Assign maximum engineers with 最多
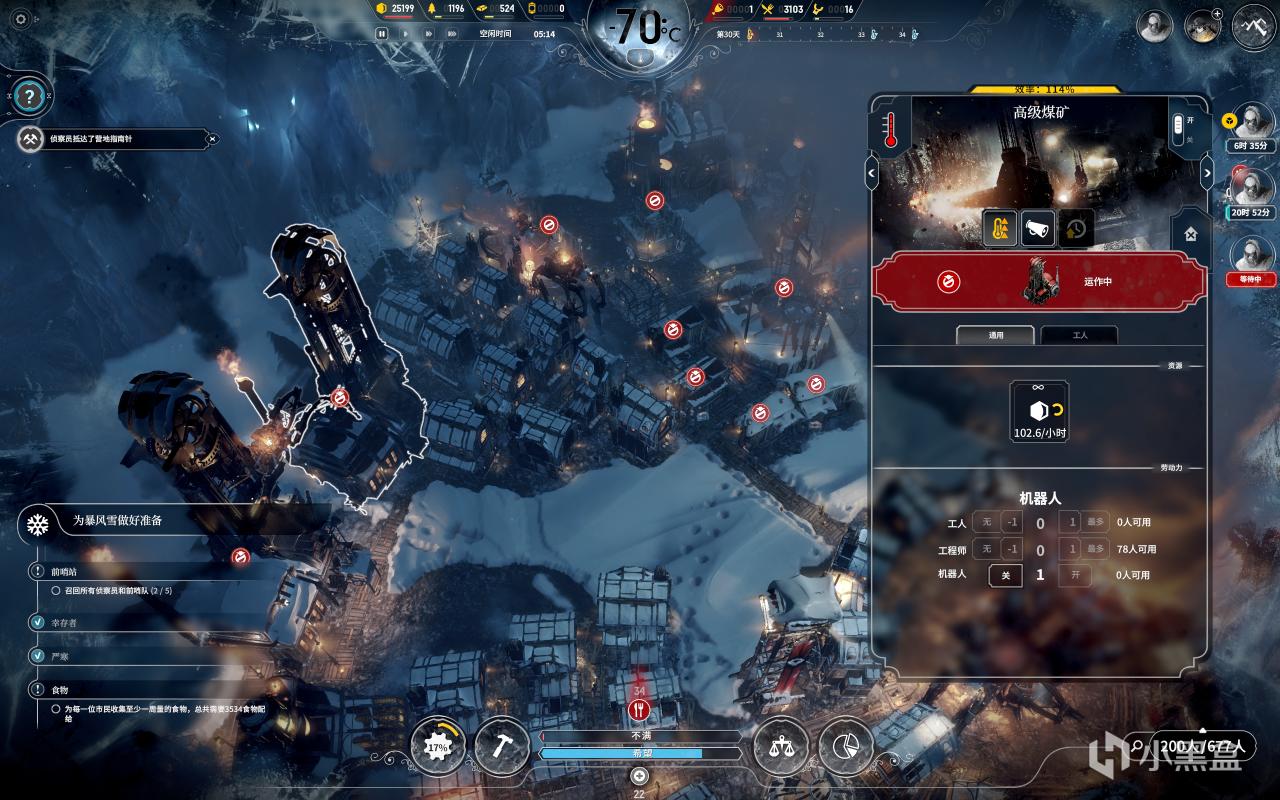This screenshot has height=800, width=1280. click(x=1096, y=549)
